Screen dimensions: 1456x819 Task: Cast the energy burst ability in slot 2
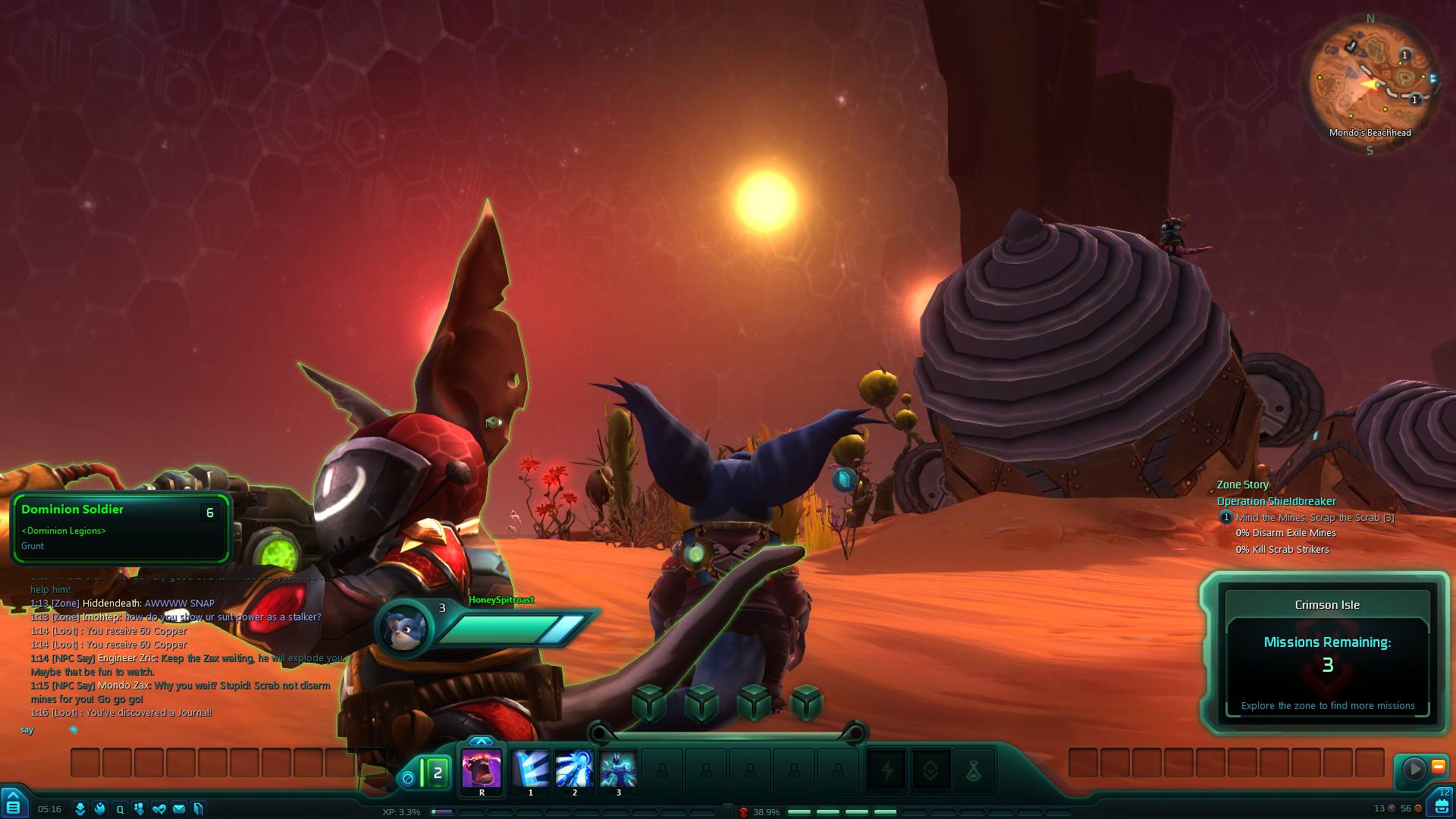pyautogui.click(x=574, y=769)
